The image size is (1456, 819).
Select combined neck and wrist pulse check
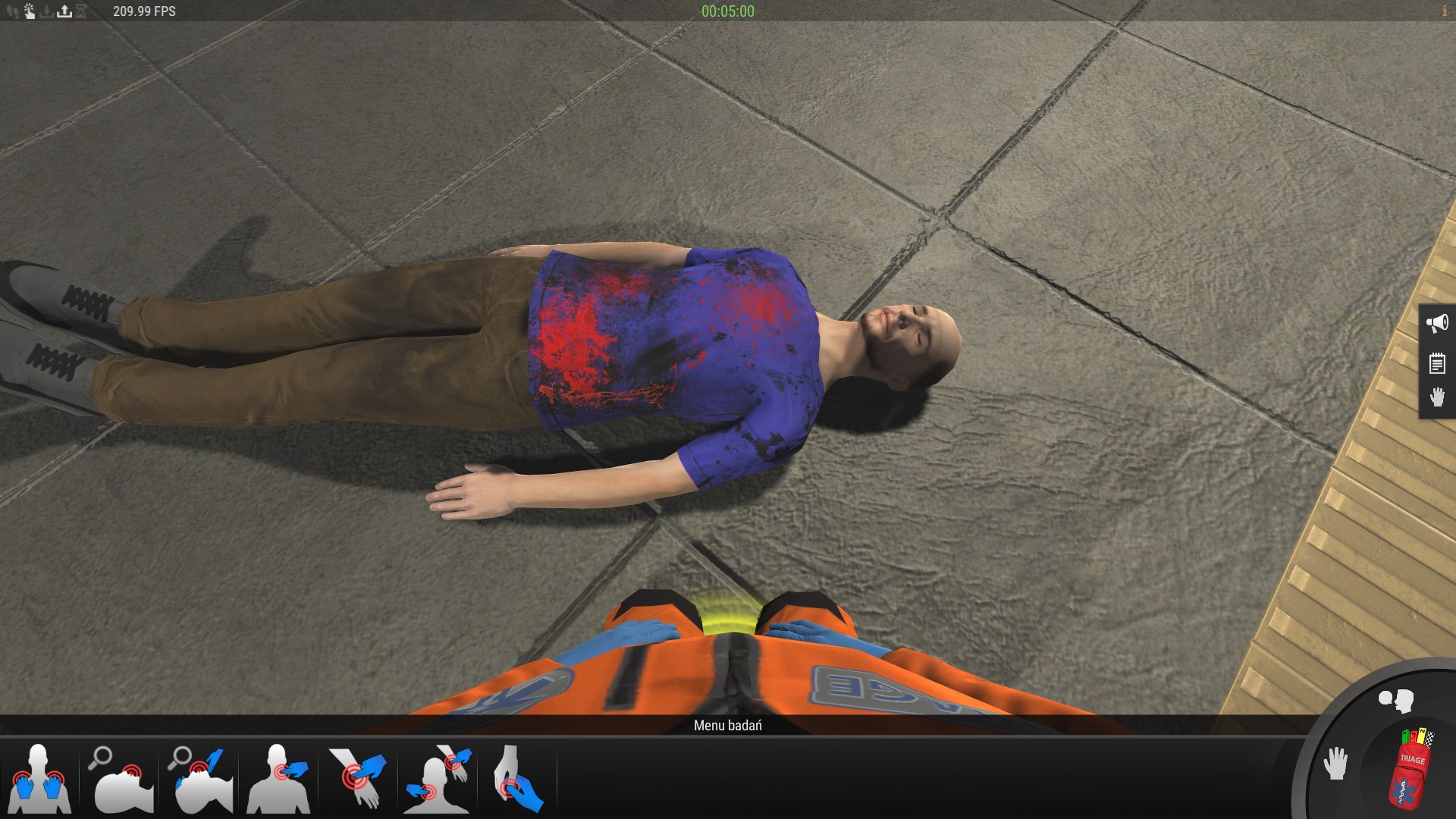tap(438, 779)
